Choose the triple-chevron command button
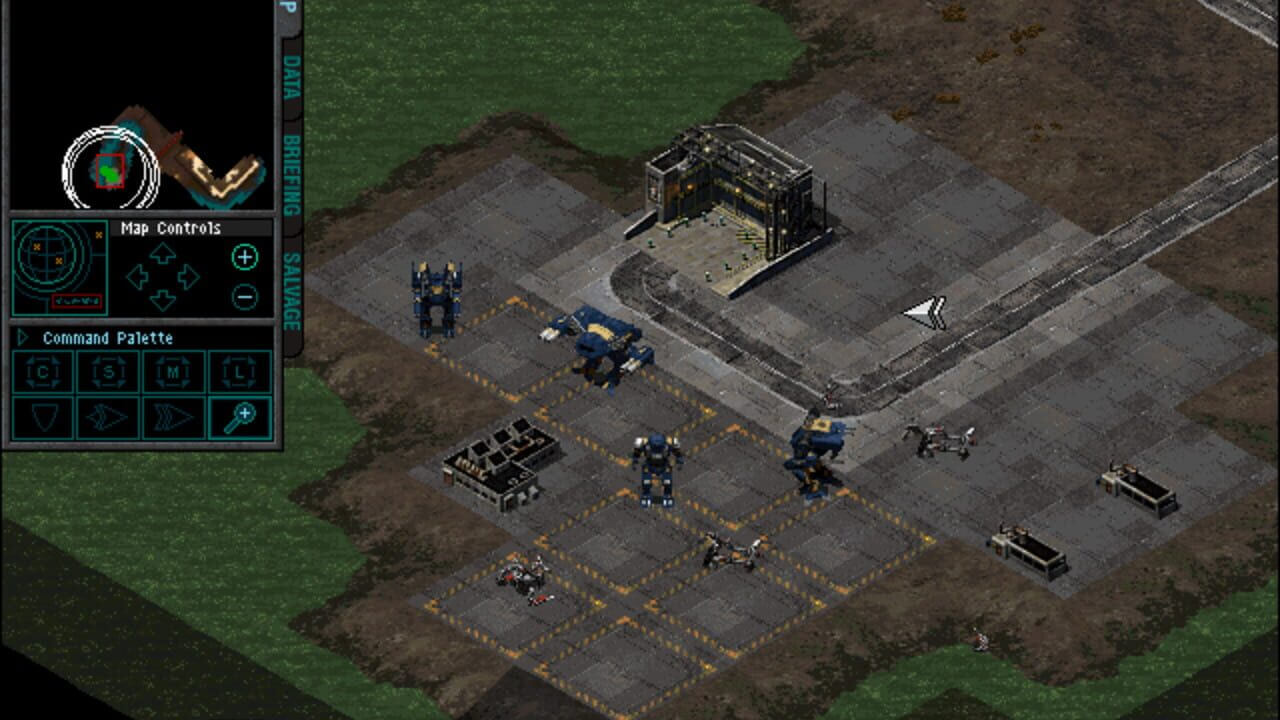 coord(174,417)
